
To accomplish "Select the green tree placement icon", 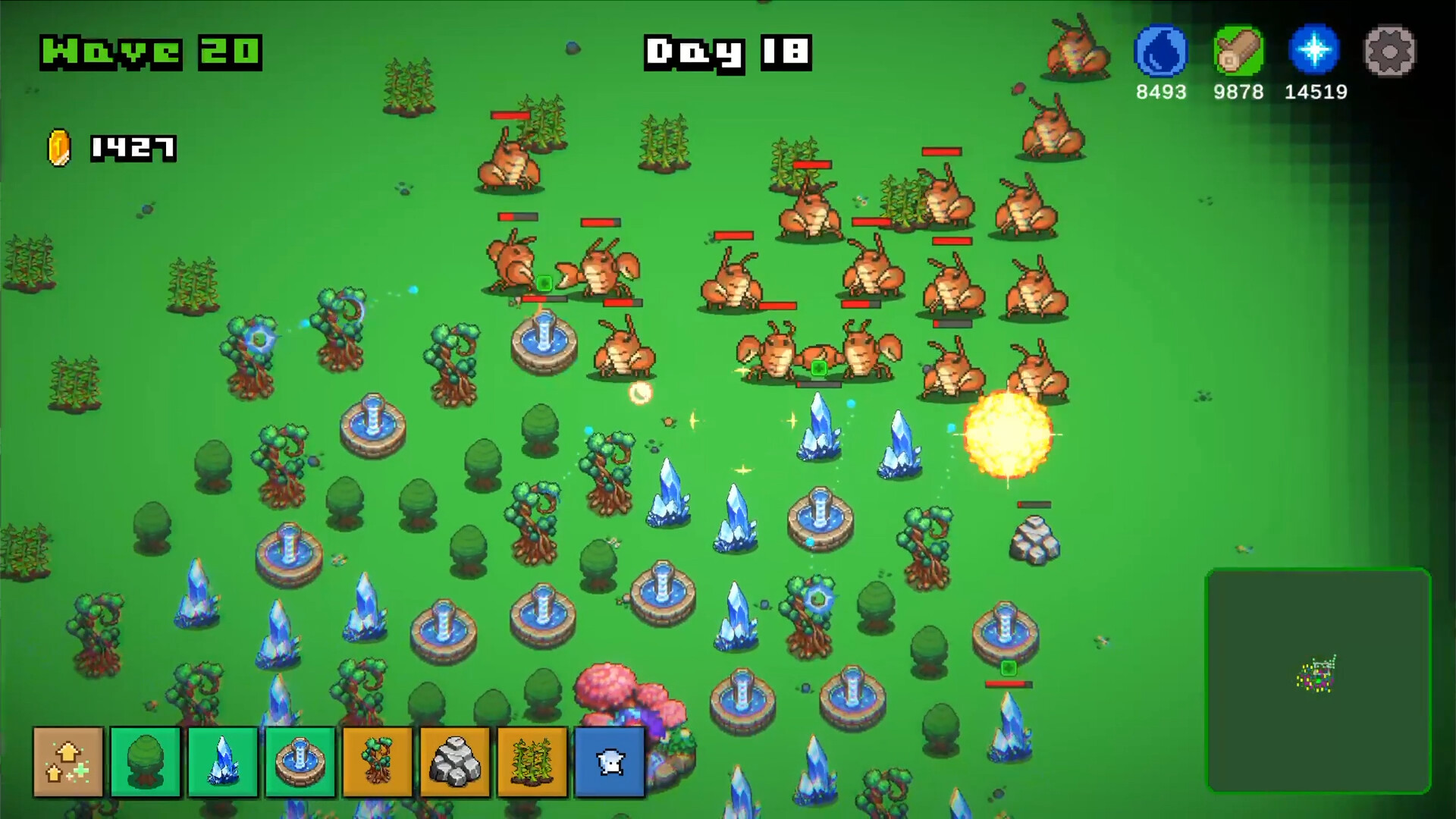I will (x=144, y=761).
